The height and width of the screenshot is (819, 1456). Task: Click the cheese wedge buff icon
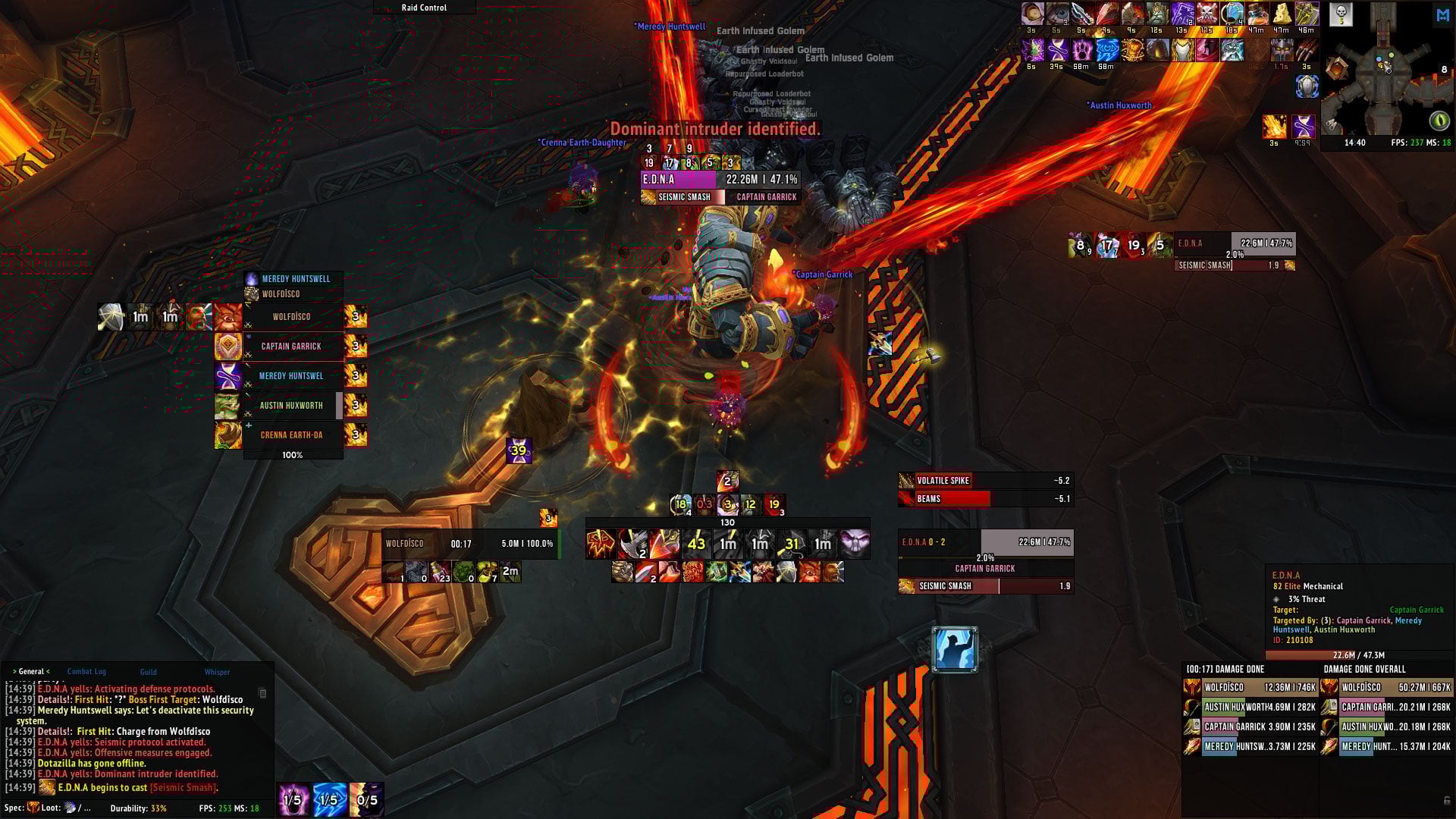(x=1282, y=14)
